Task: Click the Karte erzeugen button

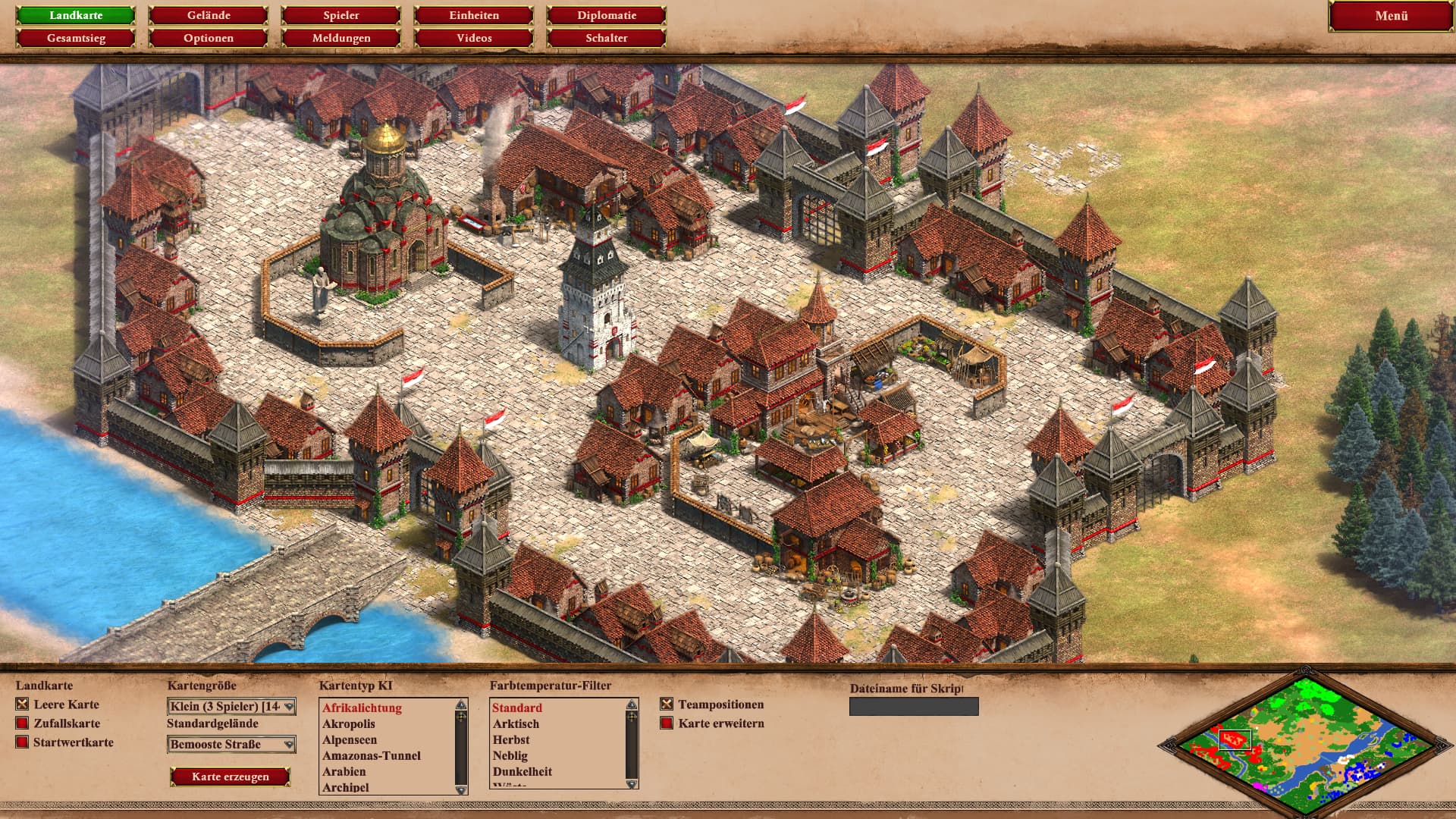Action: [231, 777]
